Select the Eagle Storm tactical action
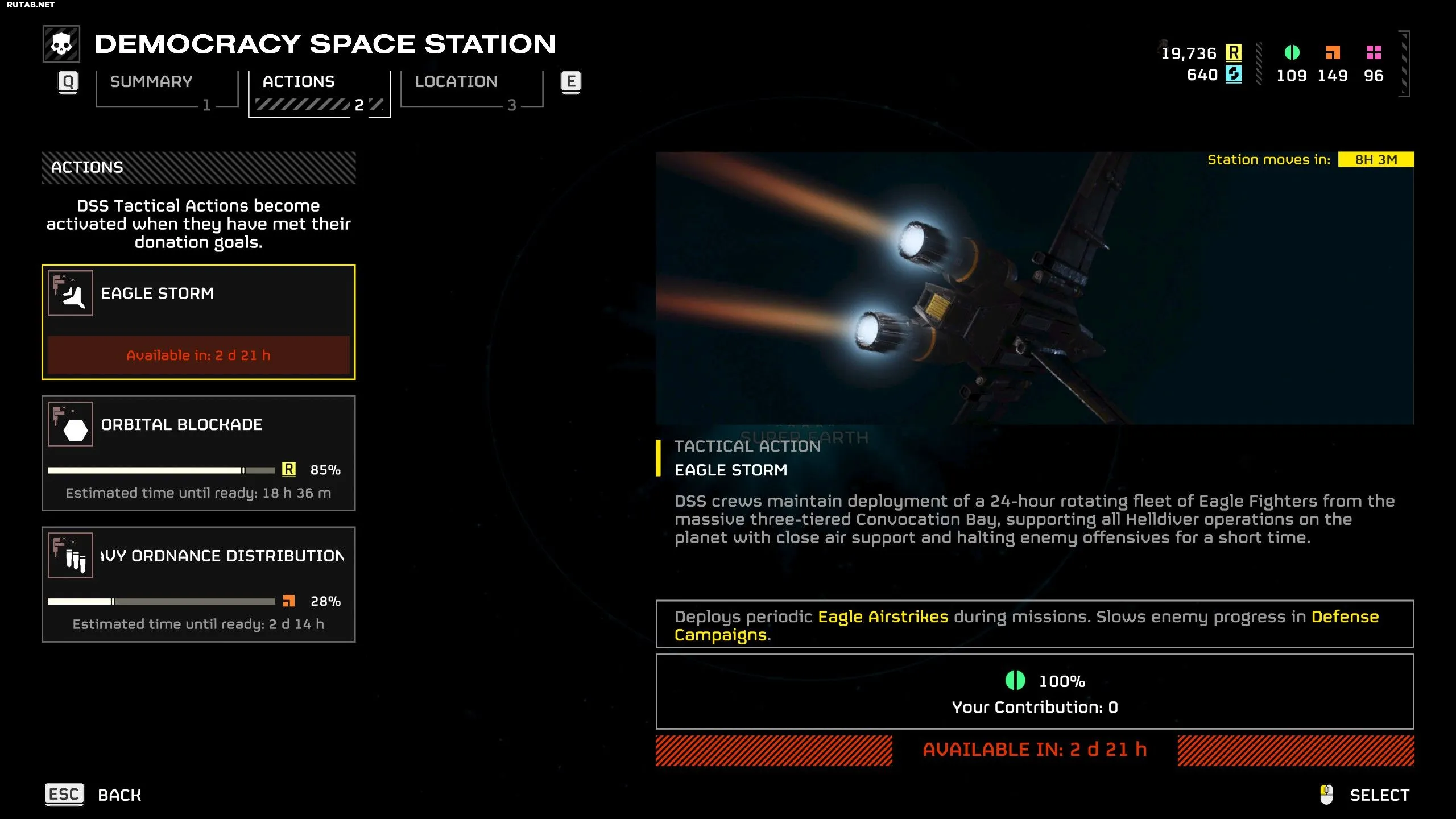The width and height of the screenshot is (1456, 819). (x=198, y=321)
